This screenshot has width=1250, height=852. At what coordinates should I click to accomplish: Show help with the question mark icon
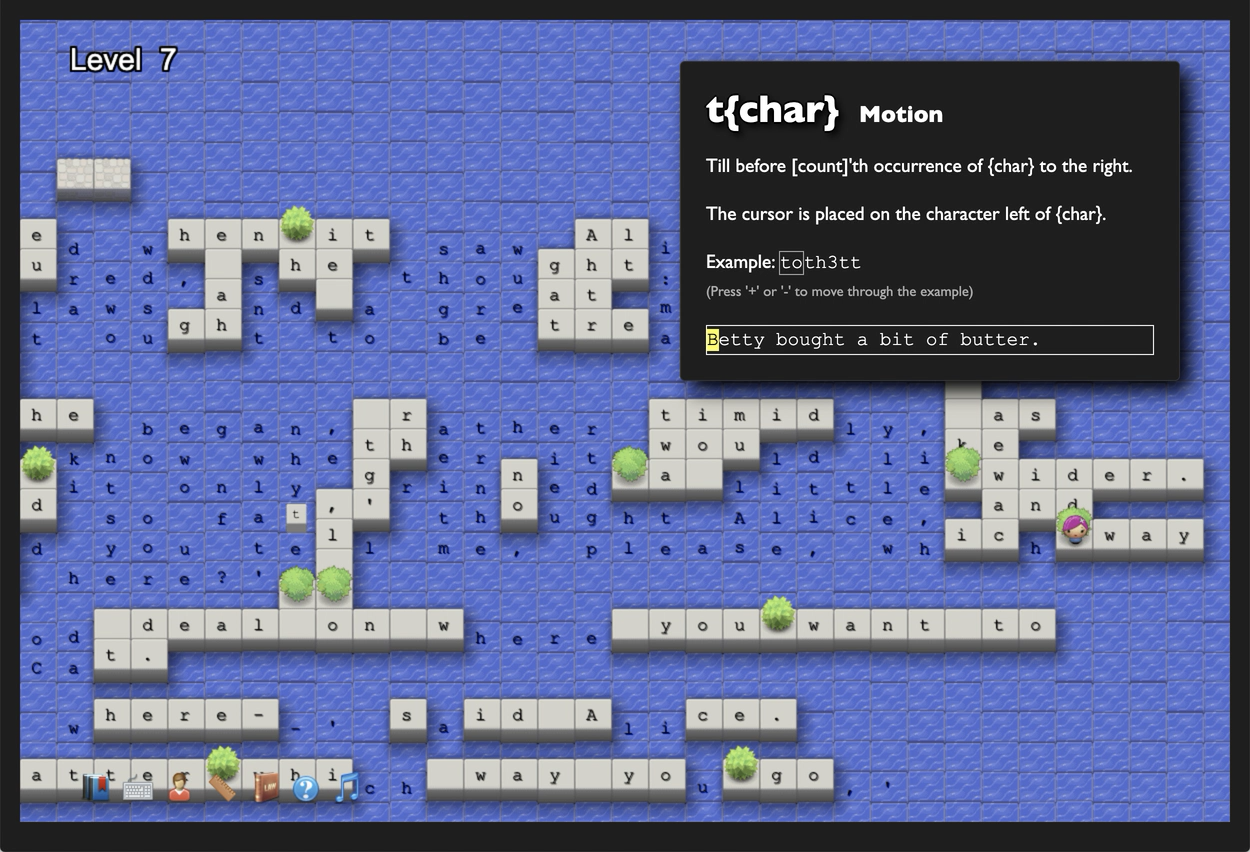click(306, 789)
